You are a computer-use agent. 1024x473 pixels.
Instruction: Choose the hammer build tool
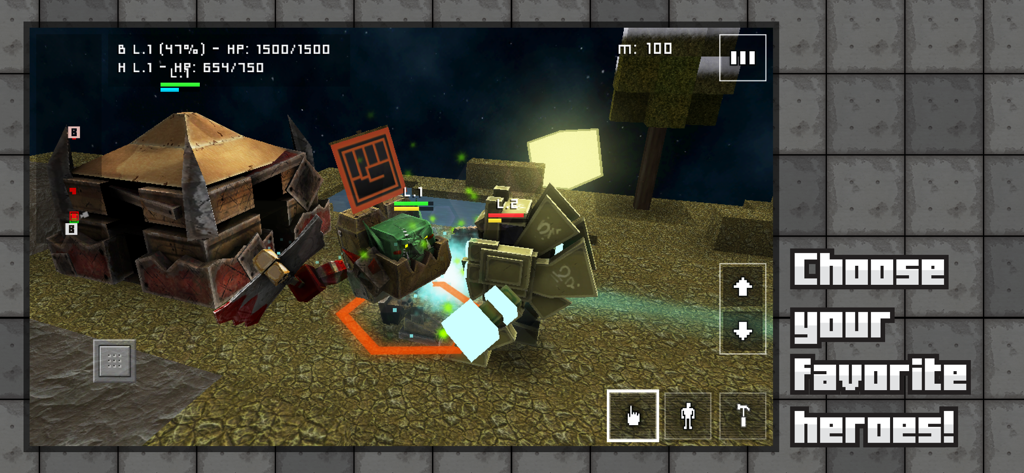click(x=743, y=416)
